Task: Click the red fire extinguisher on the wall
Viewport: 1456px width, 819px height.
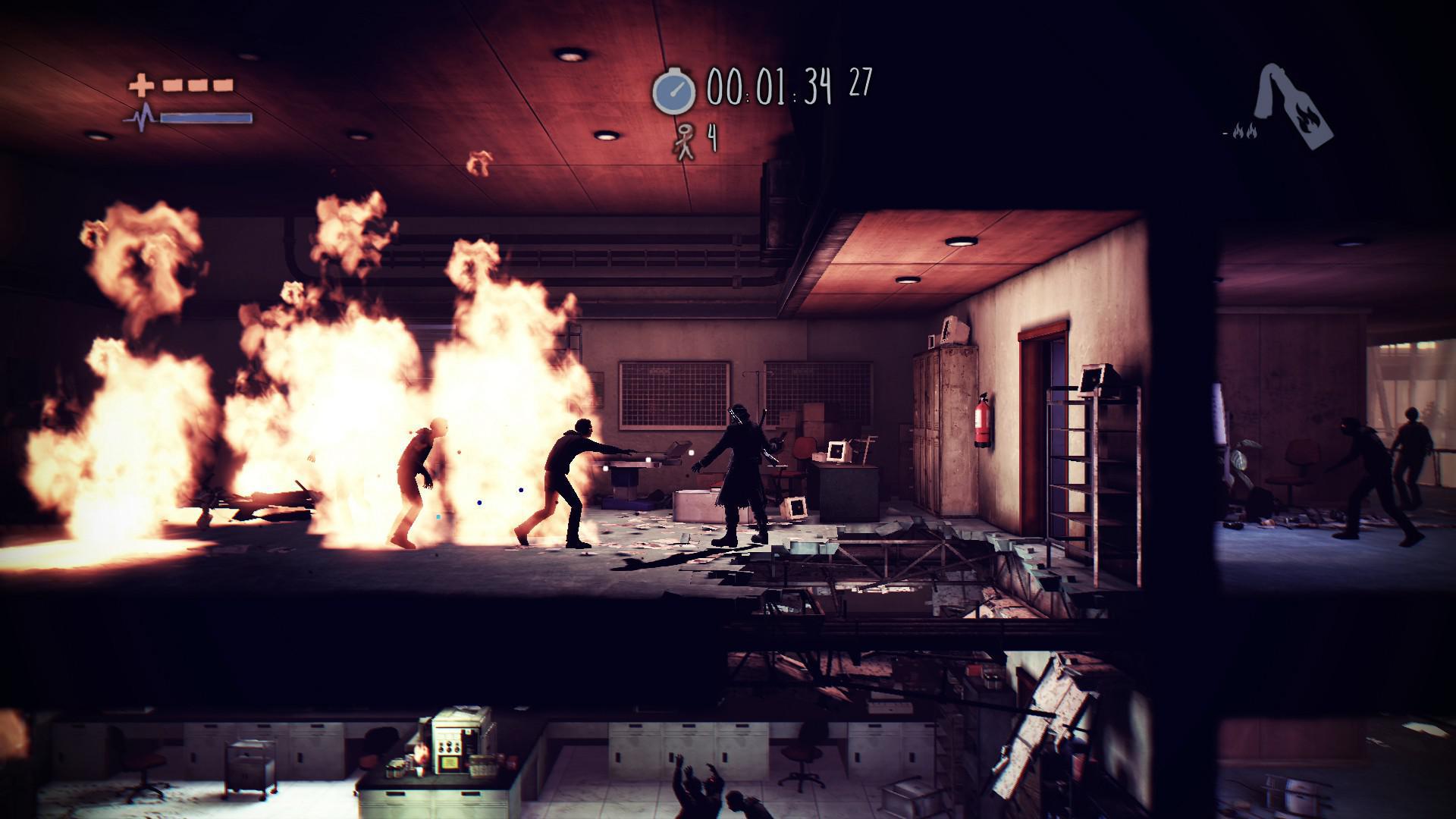Action: point(984,419)
